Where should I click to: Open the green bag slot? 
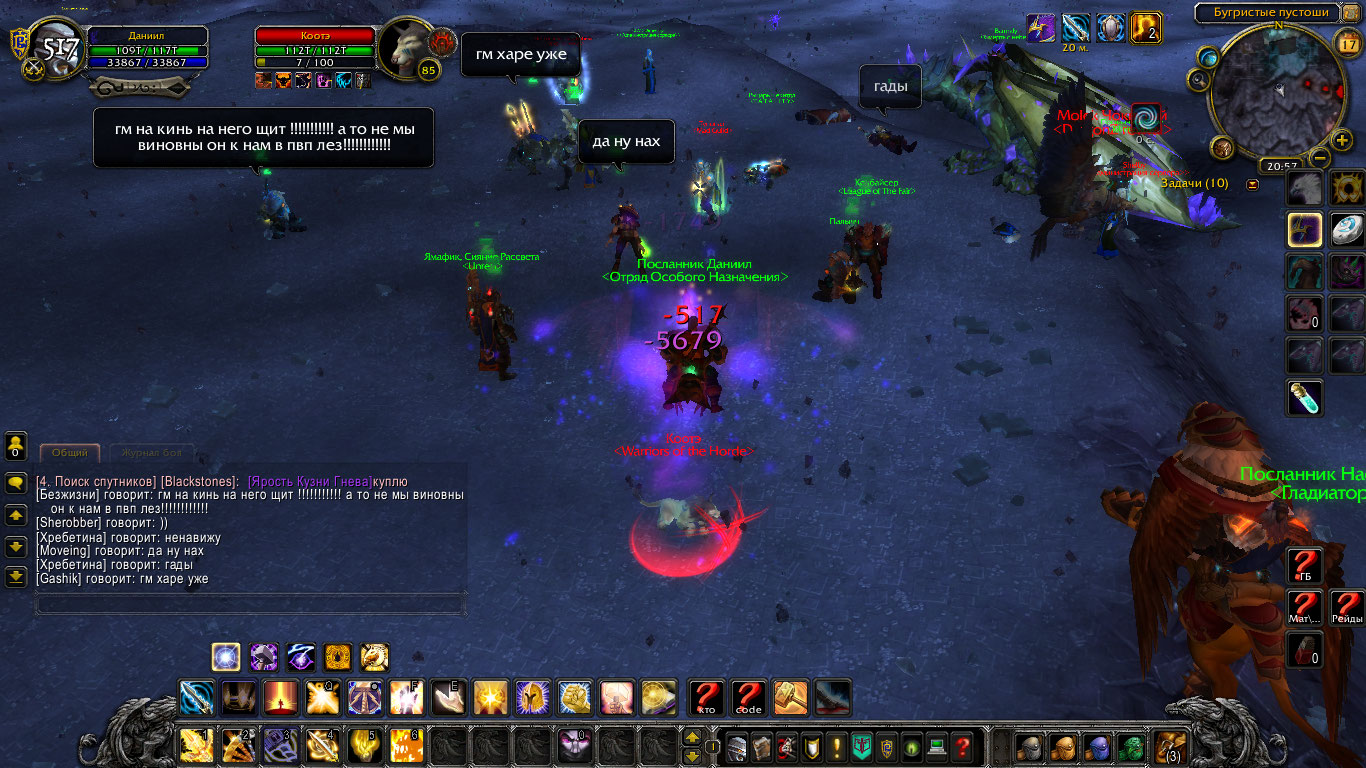click(x=1130, y=747)
